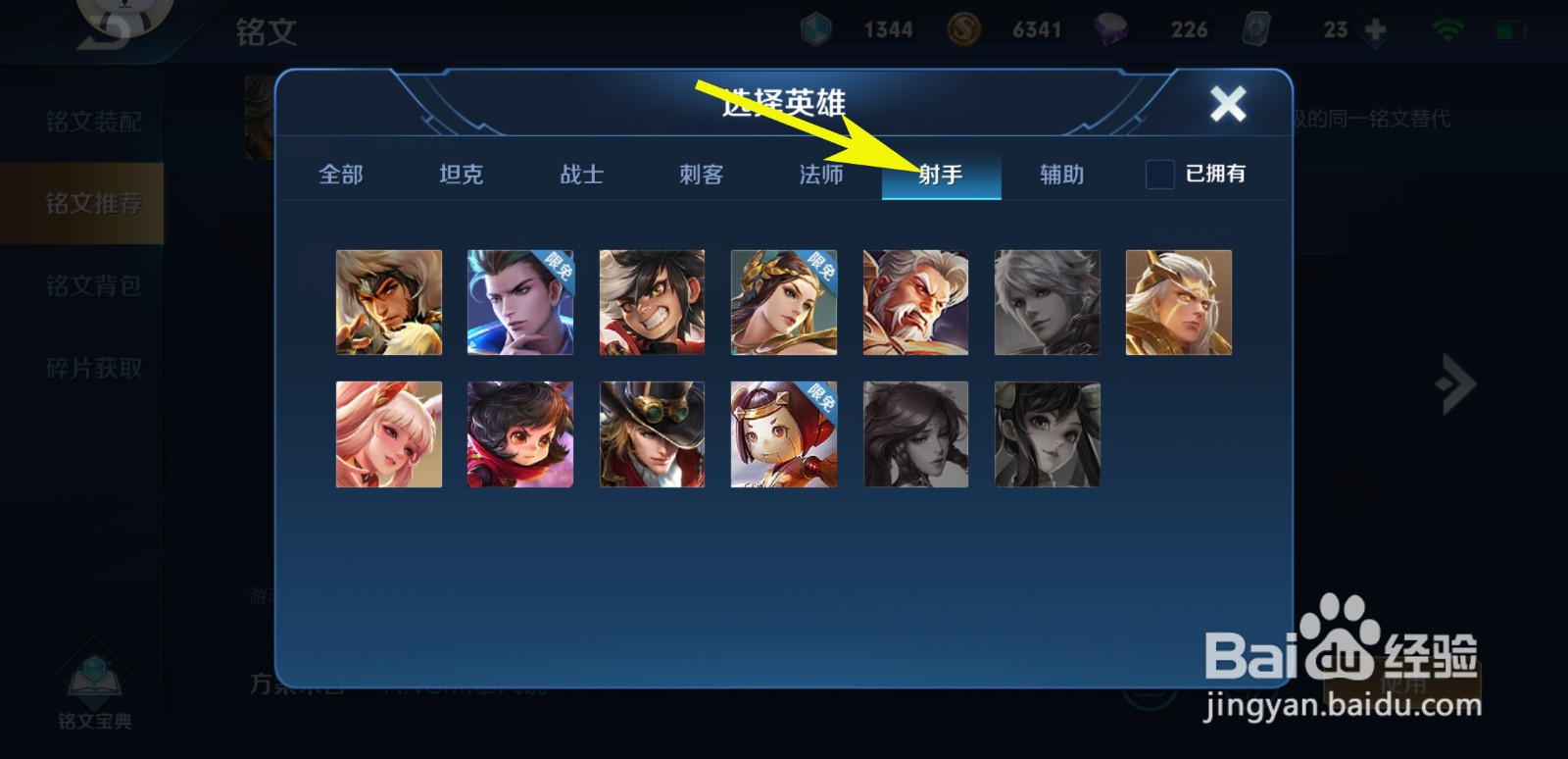Click the WiFi signal icon
The image size is (1568, 759).
click(1449, 29)
